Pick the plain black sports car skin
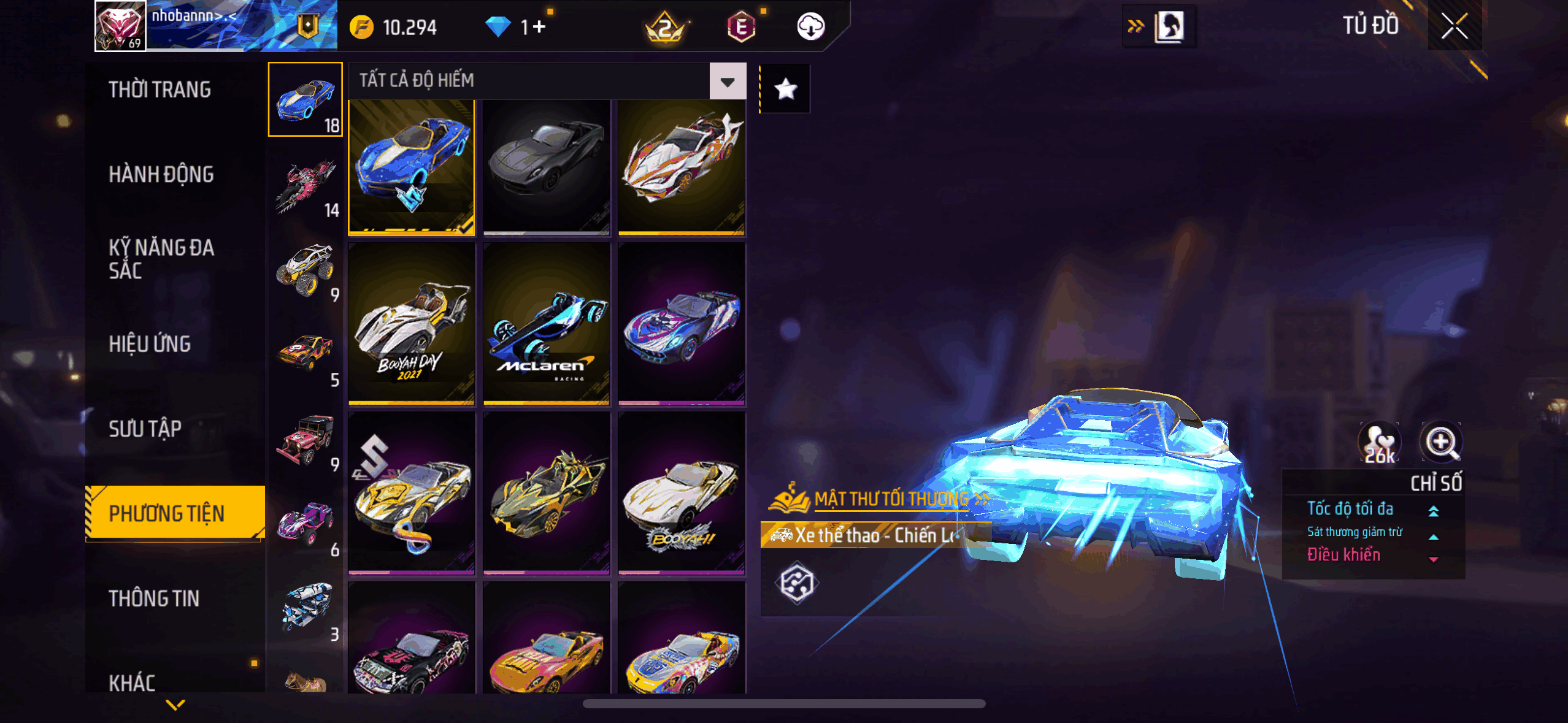Screen dimensions: 1568x723 pos(546,167)
